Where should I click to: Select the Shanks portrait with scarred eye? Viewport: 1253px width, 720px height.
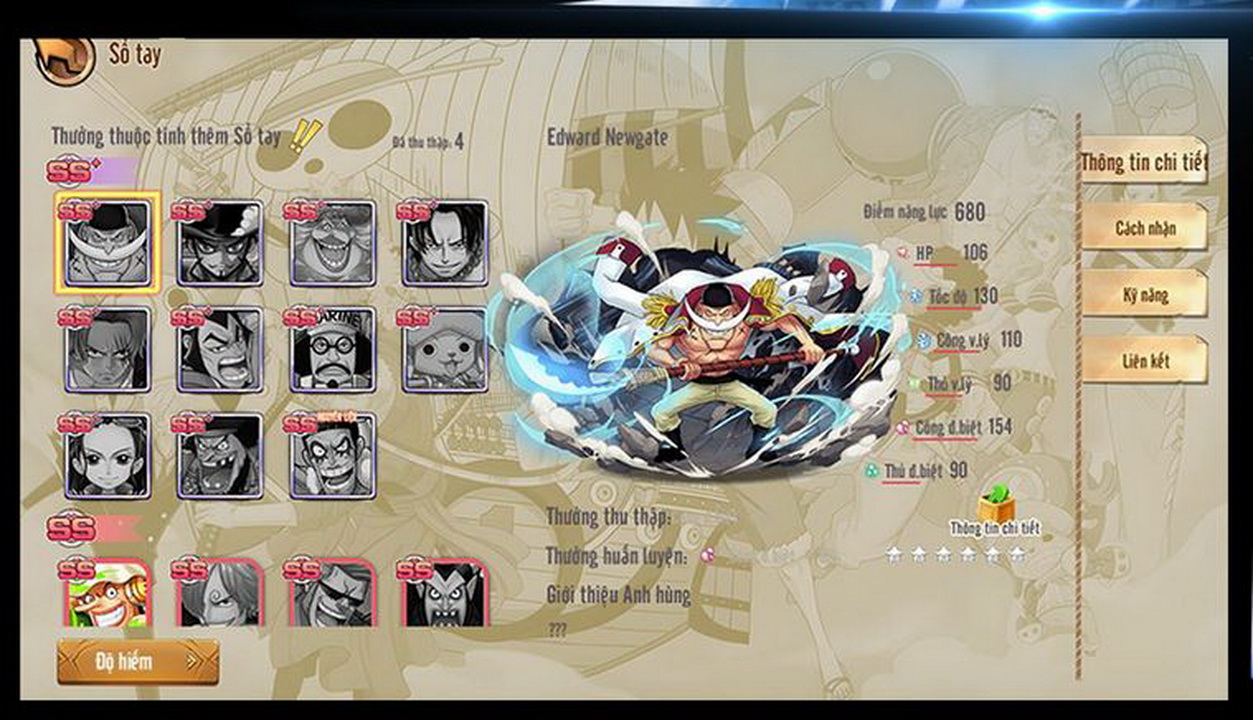click(107, 349)
